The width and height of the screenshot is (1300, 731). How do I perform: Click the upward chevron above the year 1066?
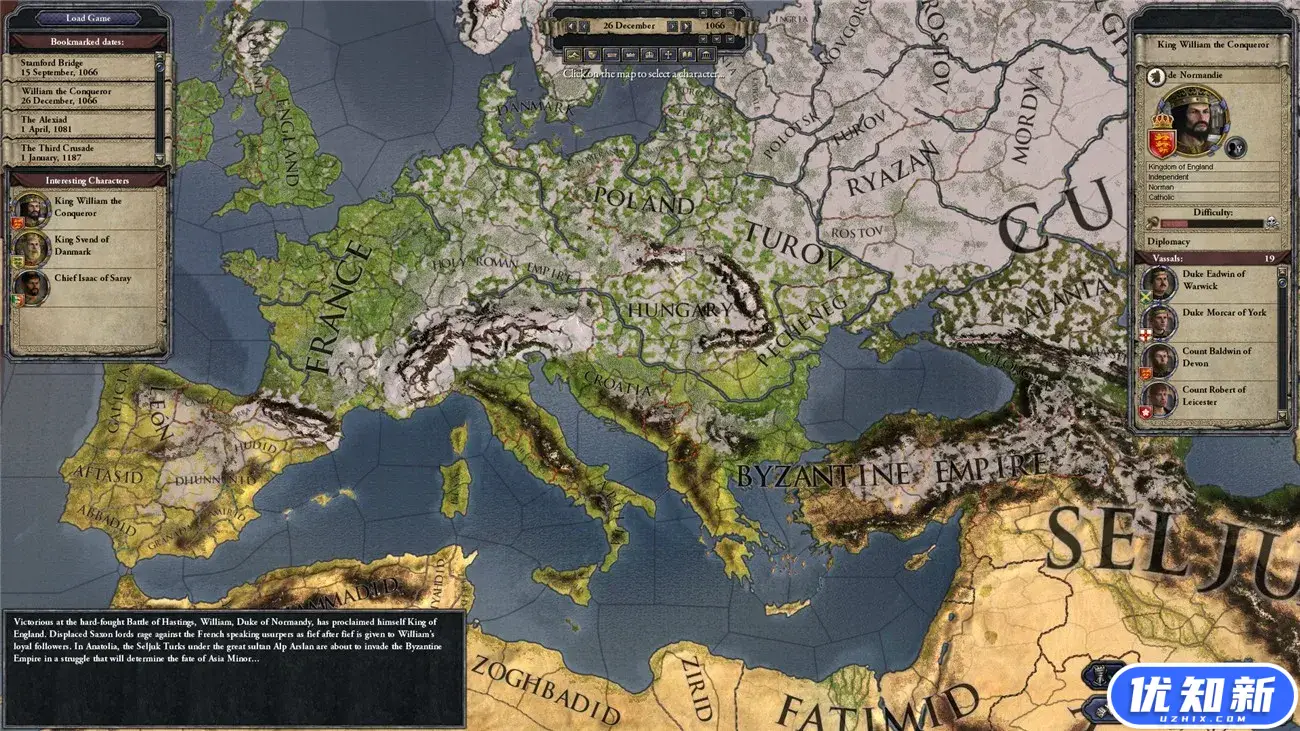716,12
